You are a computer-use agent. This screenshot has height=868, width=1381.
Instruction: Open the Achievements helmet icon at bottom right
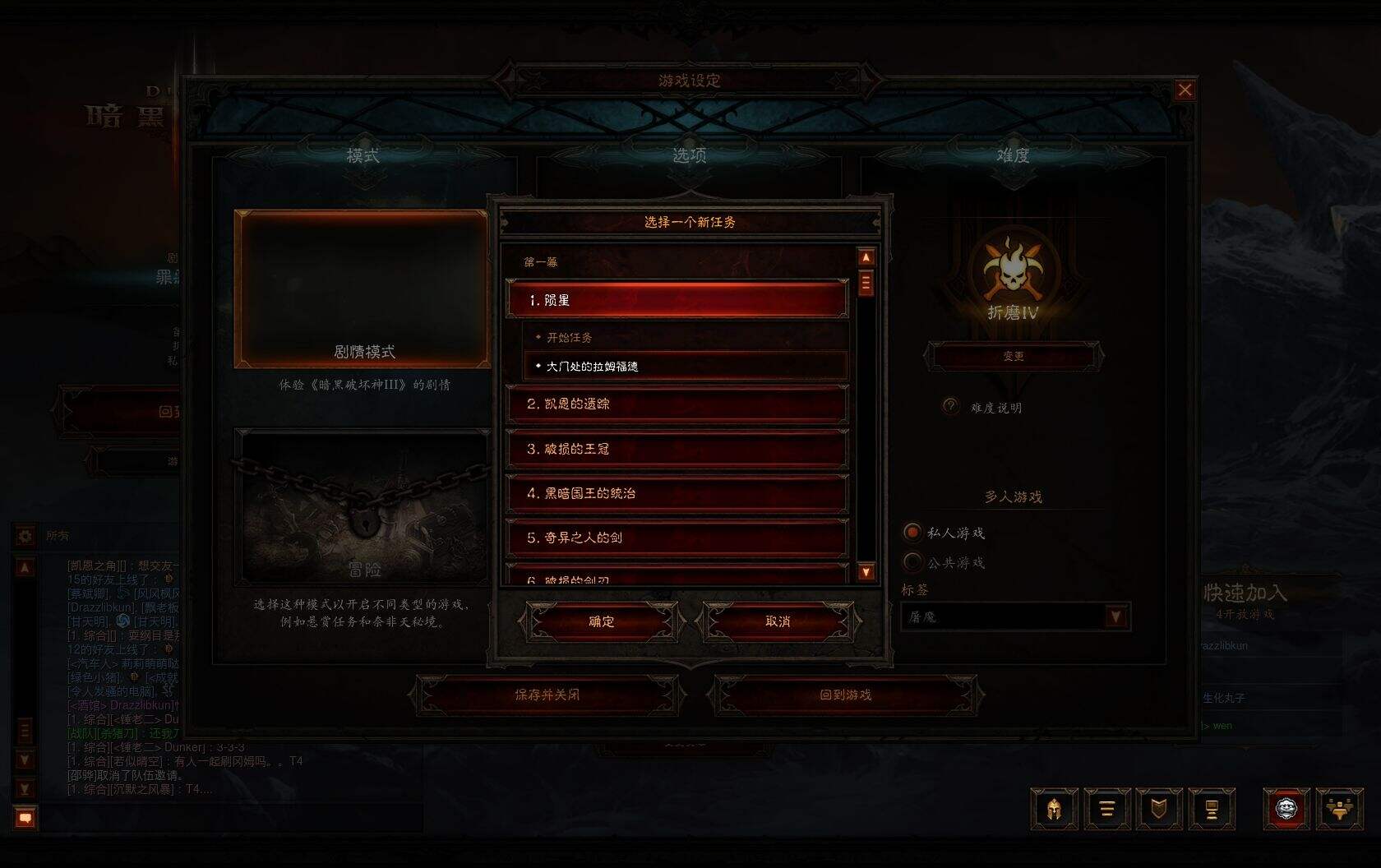coord(1054,809)
